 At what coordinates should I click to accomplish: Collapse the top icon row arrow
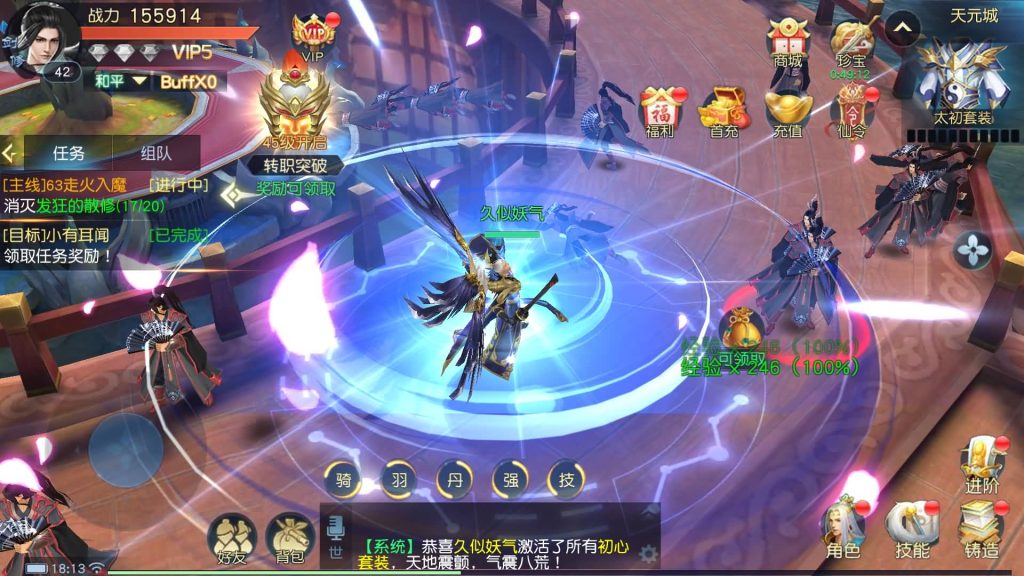click(x=903, y=28)
